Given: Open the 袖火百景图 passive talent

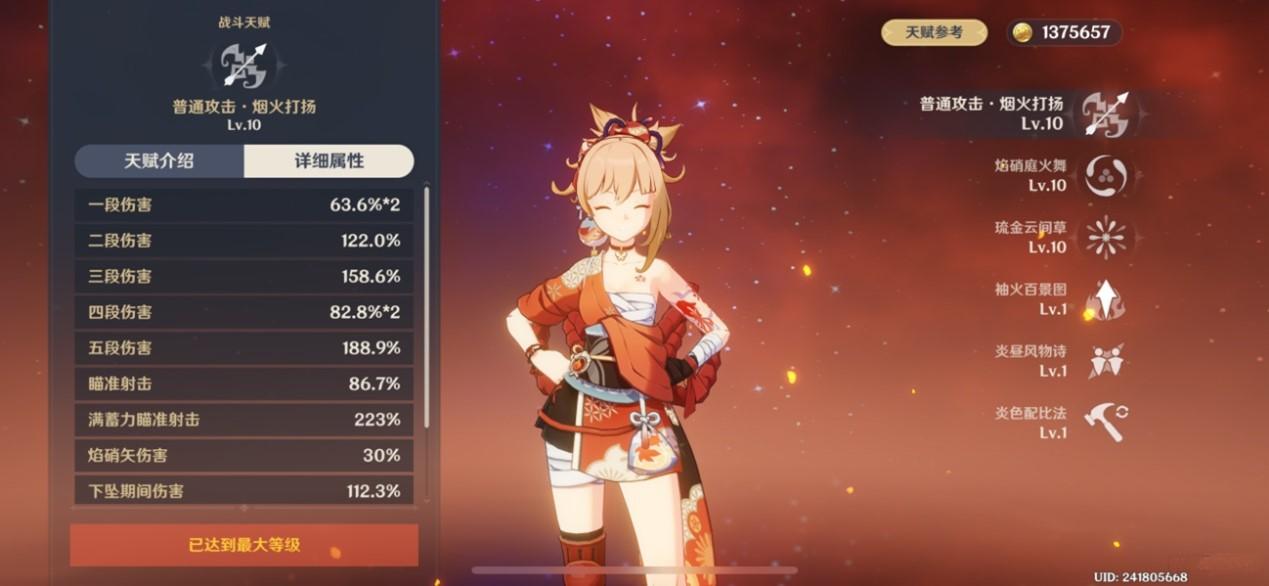Looking at the screenshot, I should pos(1105,299).
